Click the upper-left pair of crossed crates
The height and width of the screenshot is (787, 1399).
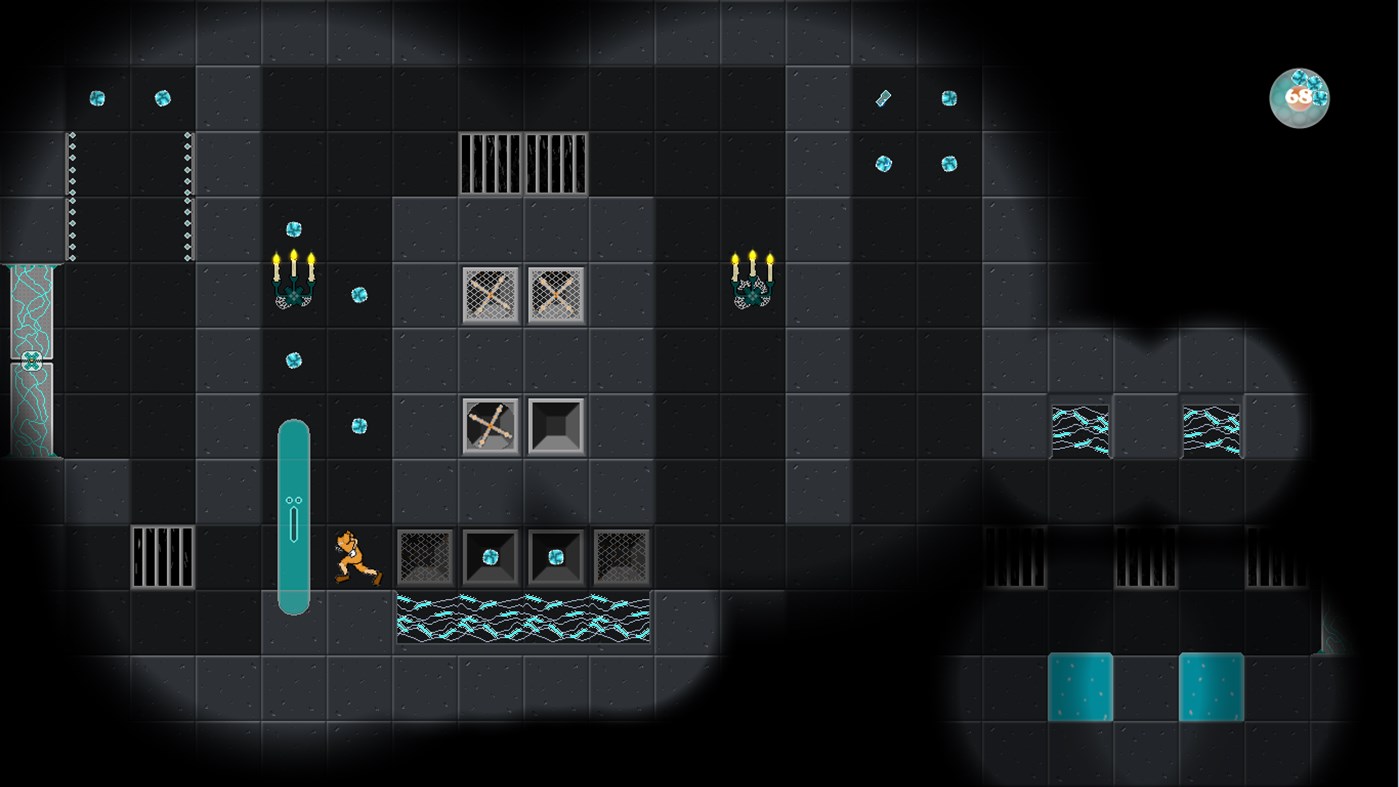pos(522,294)
